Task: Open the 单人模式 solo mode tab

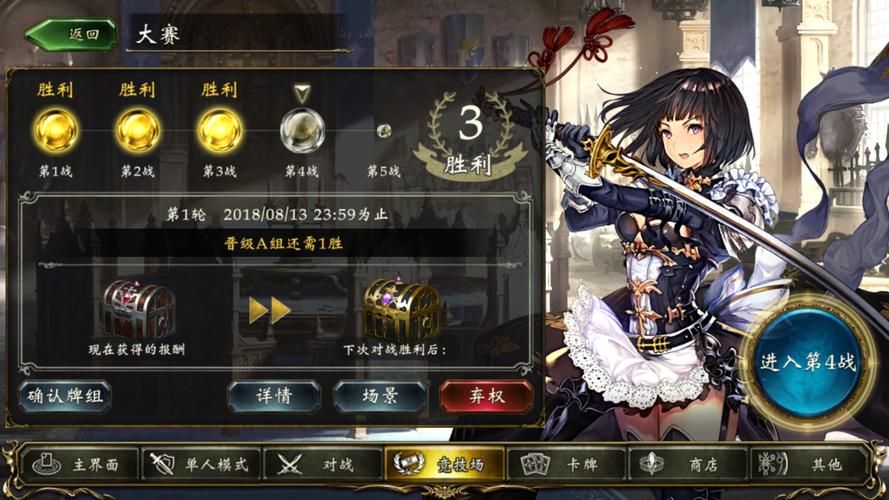Action: tap(204, 464)
